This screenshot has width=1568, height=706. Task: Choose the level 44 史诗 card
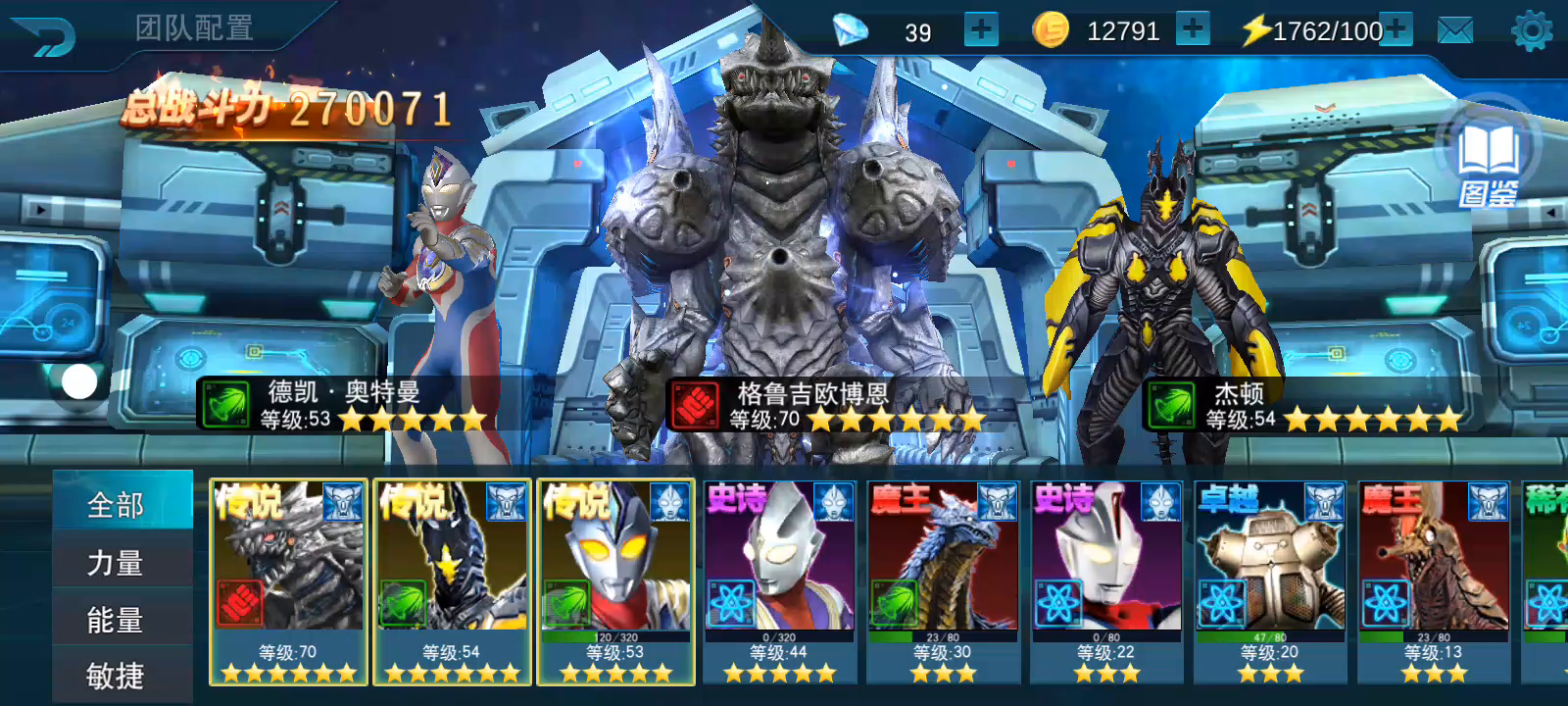pyautogui.click(x=779, y=581)
